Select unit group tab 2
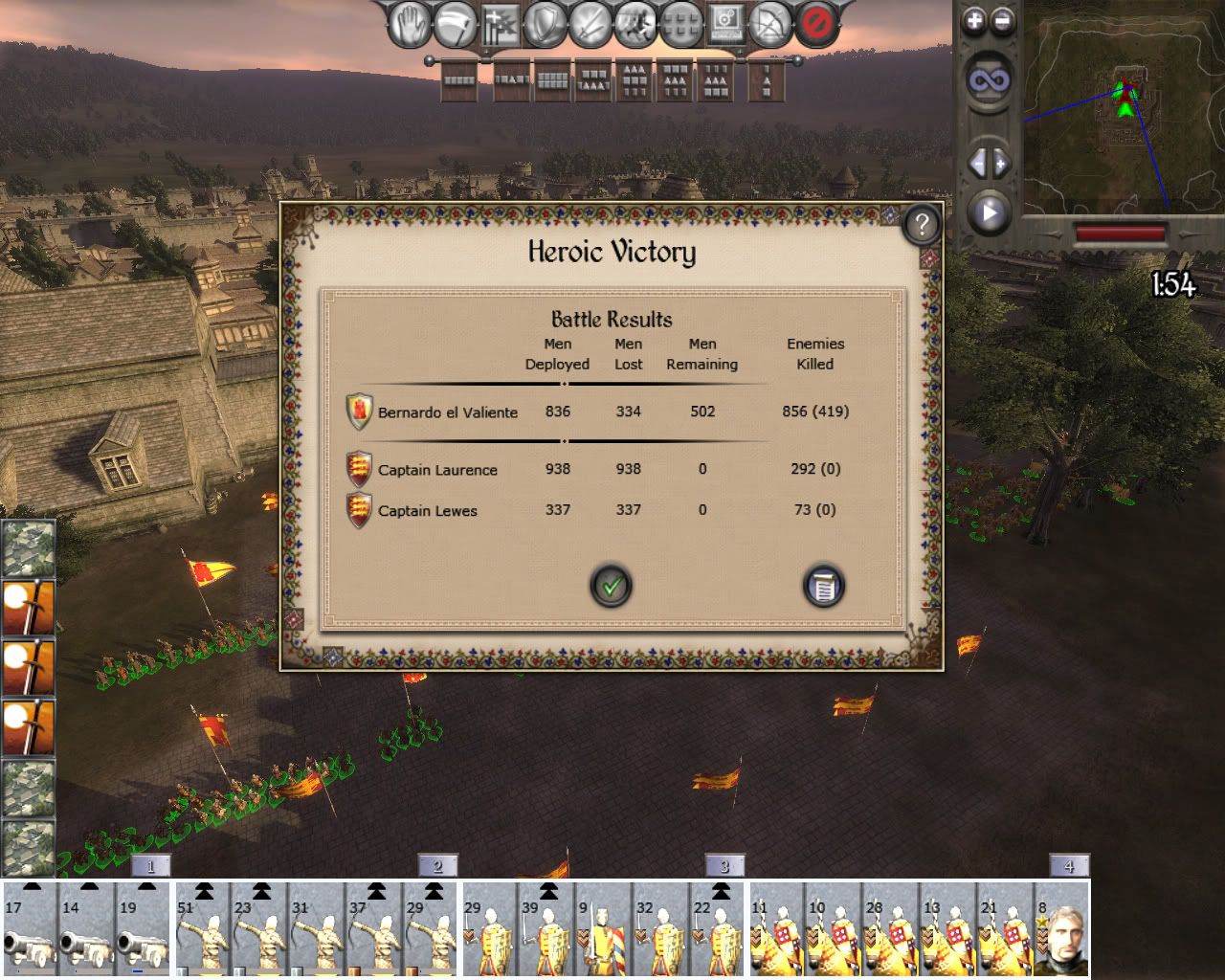Screen dimensions: 1225x980 click(437, 866)
